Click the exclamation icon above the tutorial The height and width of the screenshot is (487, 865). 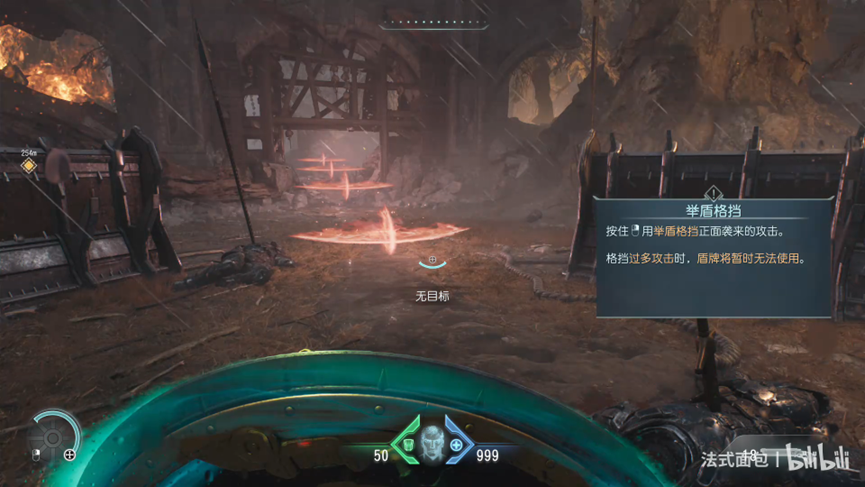[x=713, y=193]
